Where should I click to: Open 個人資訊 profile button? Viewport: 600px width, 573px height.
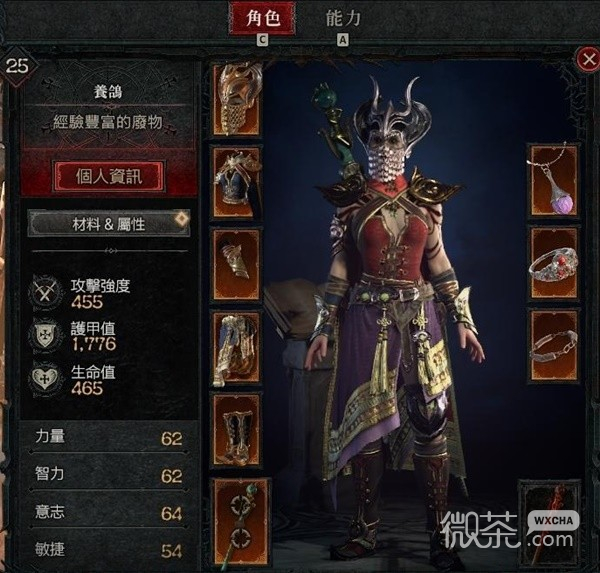[109, 178]
